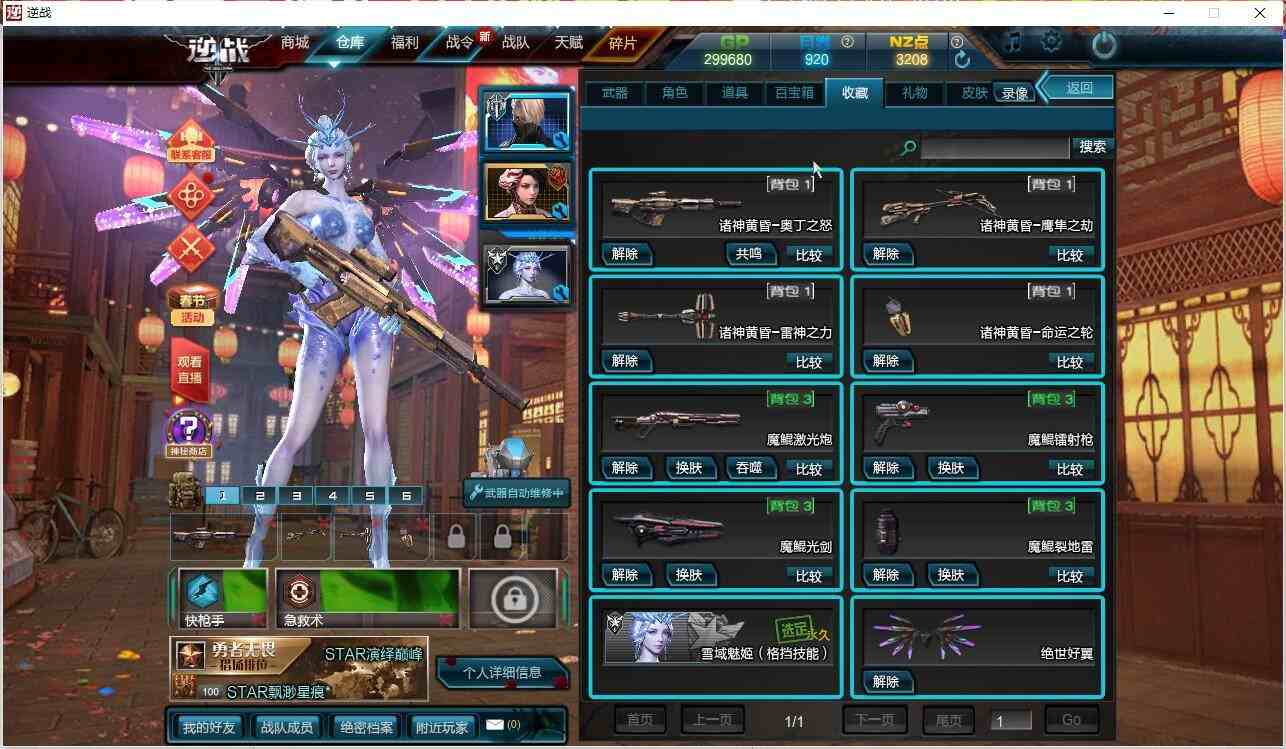The width and height of the screenshot is (1286, 749).
Task: Open the 神秘商店 mystery shop icon
Action: [191, 430]
